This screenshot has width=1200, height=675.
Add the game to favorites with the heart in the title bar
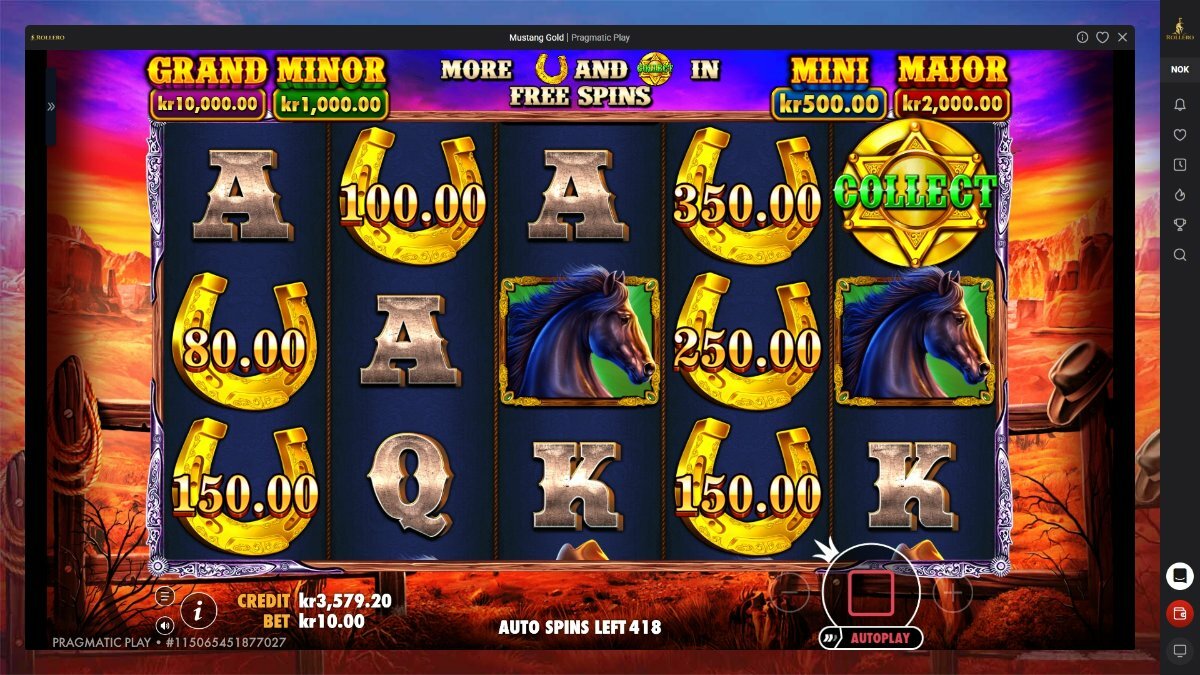coord(1102,37)
